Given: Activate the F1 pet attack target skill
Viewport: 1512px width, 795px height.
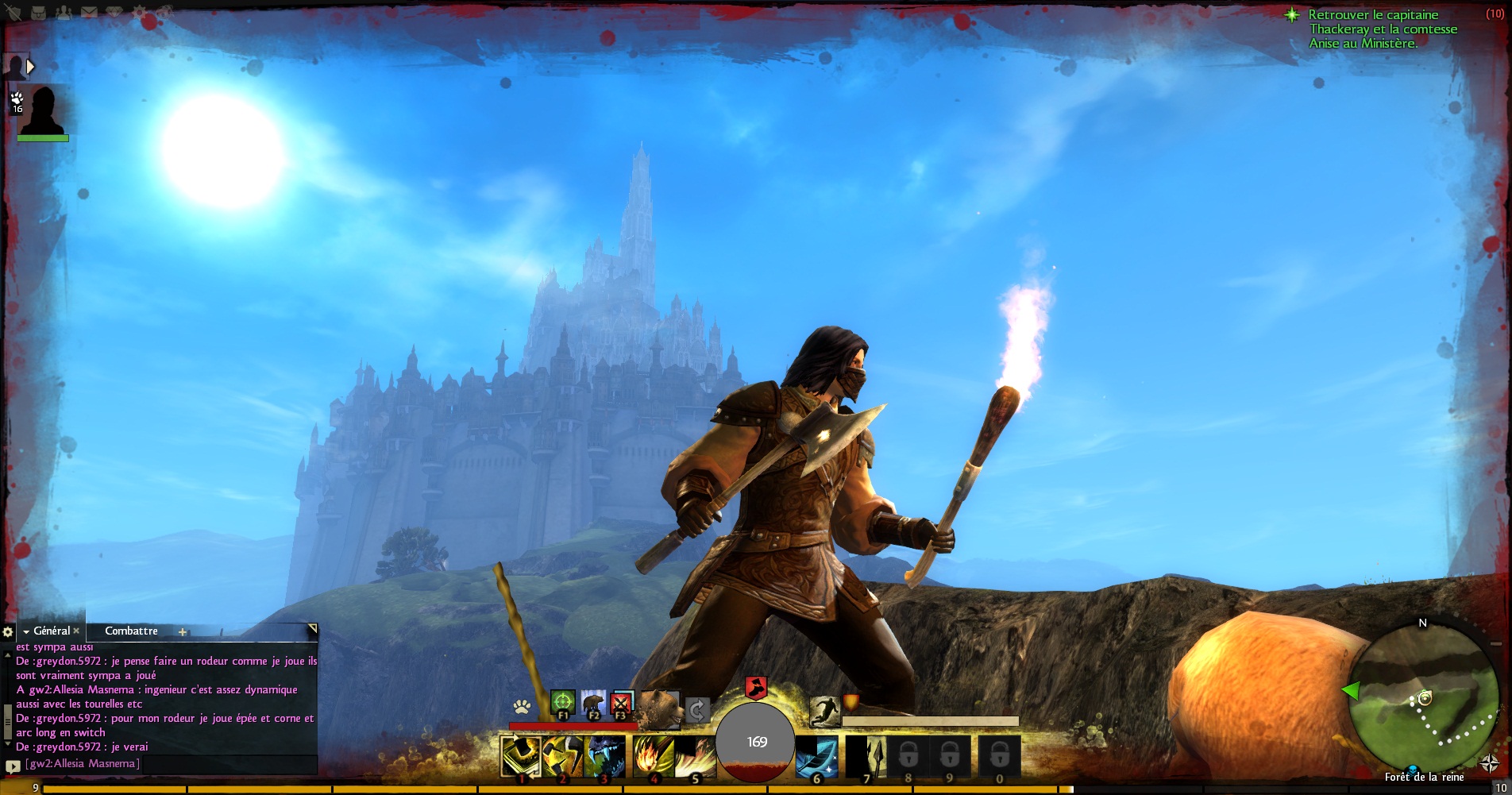Looking at the screenshot, I should pyautogui.click(x=562, y=703).
